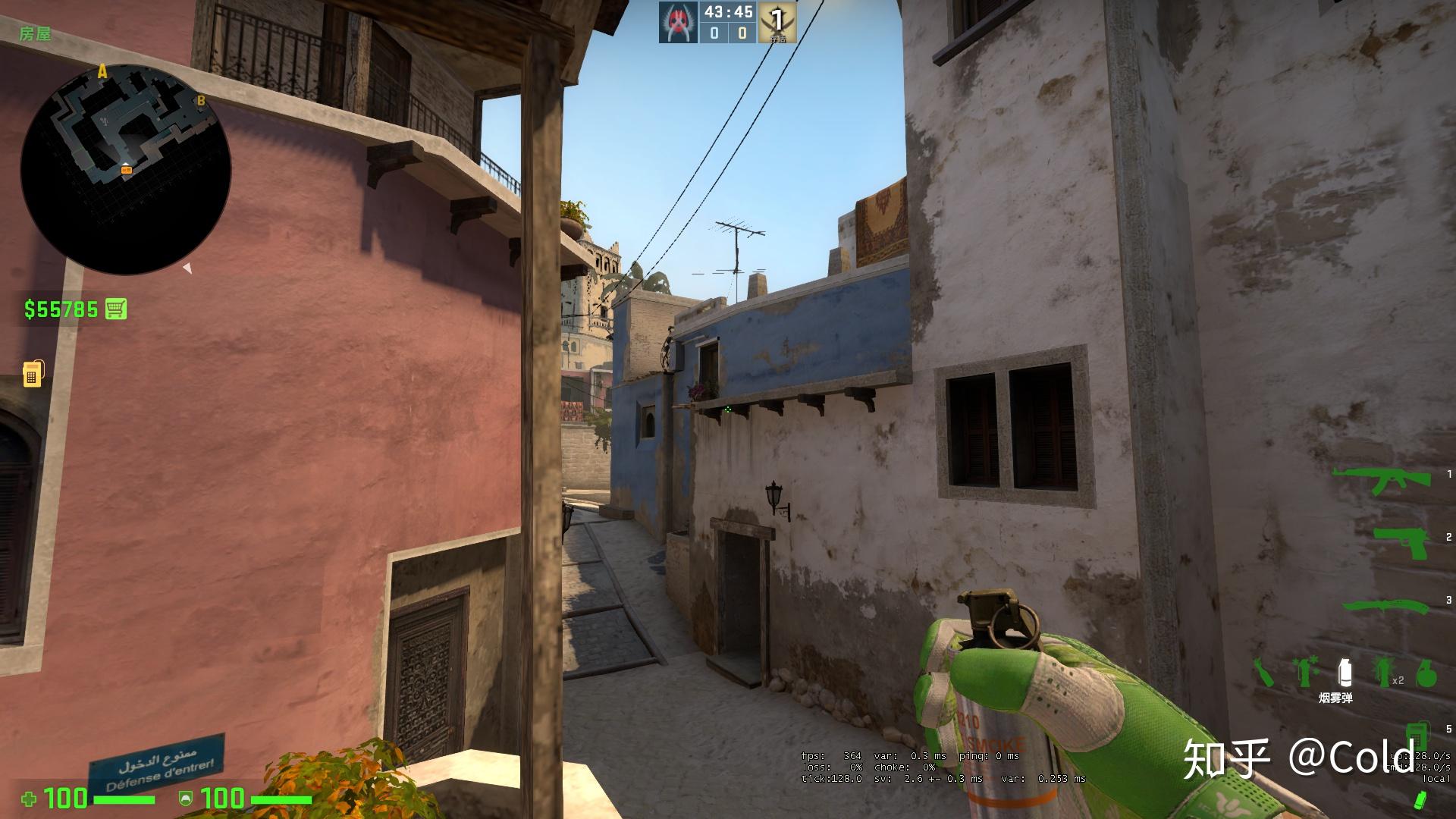Select the flashbang x2 grenade icon
The image size is (1456, 819).
(x=1382, y=670)
